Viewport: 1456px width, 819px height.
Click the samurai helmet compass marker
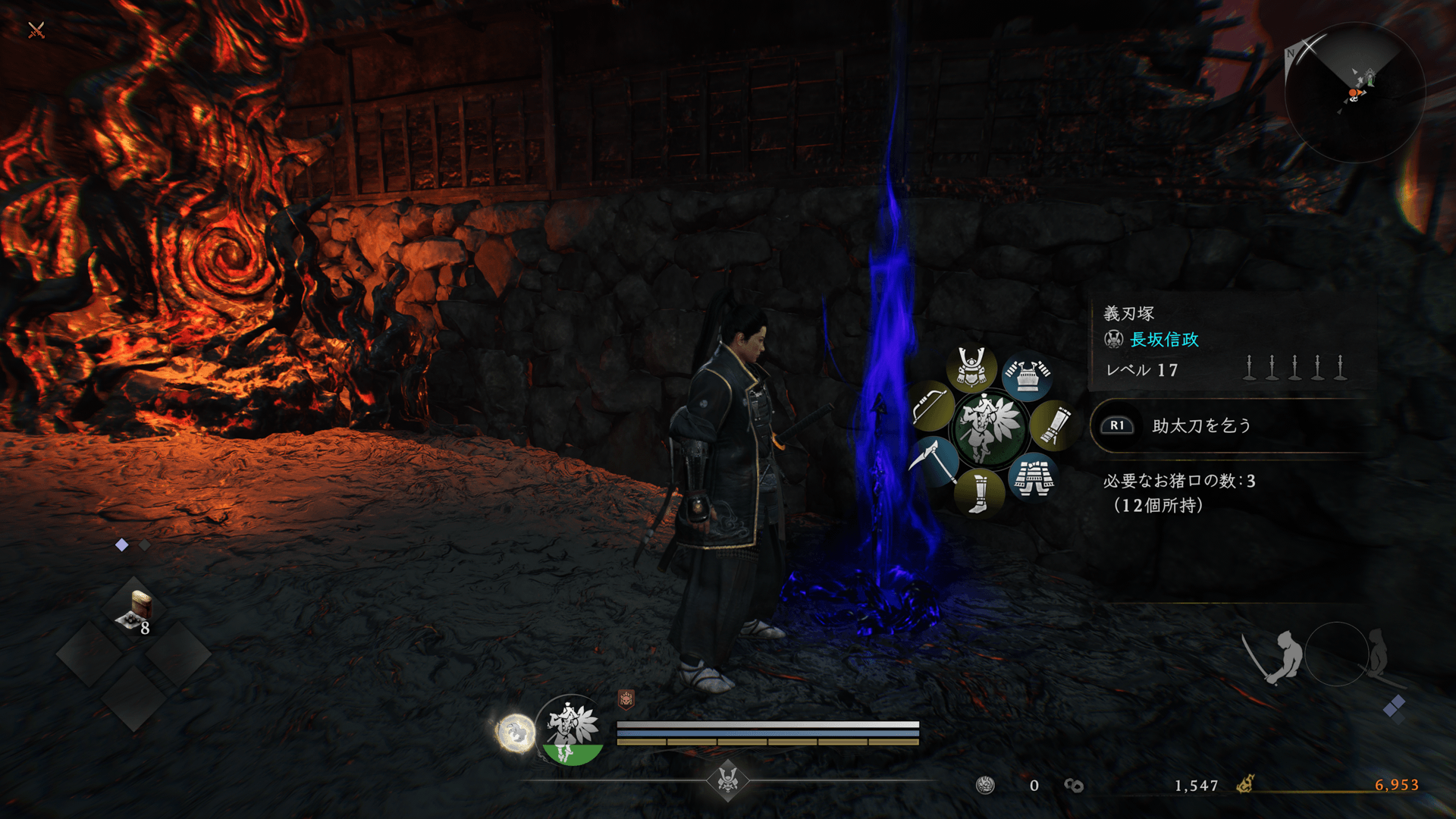[728, 779]
